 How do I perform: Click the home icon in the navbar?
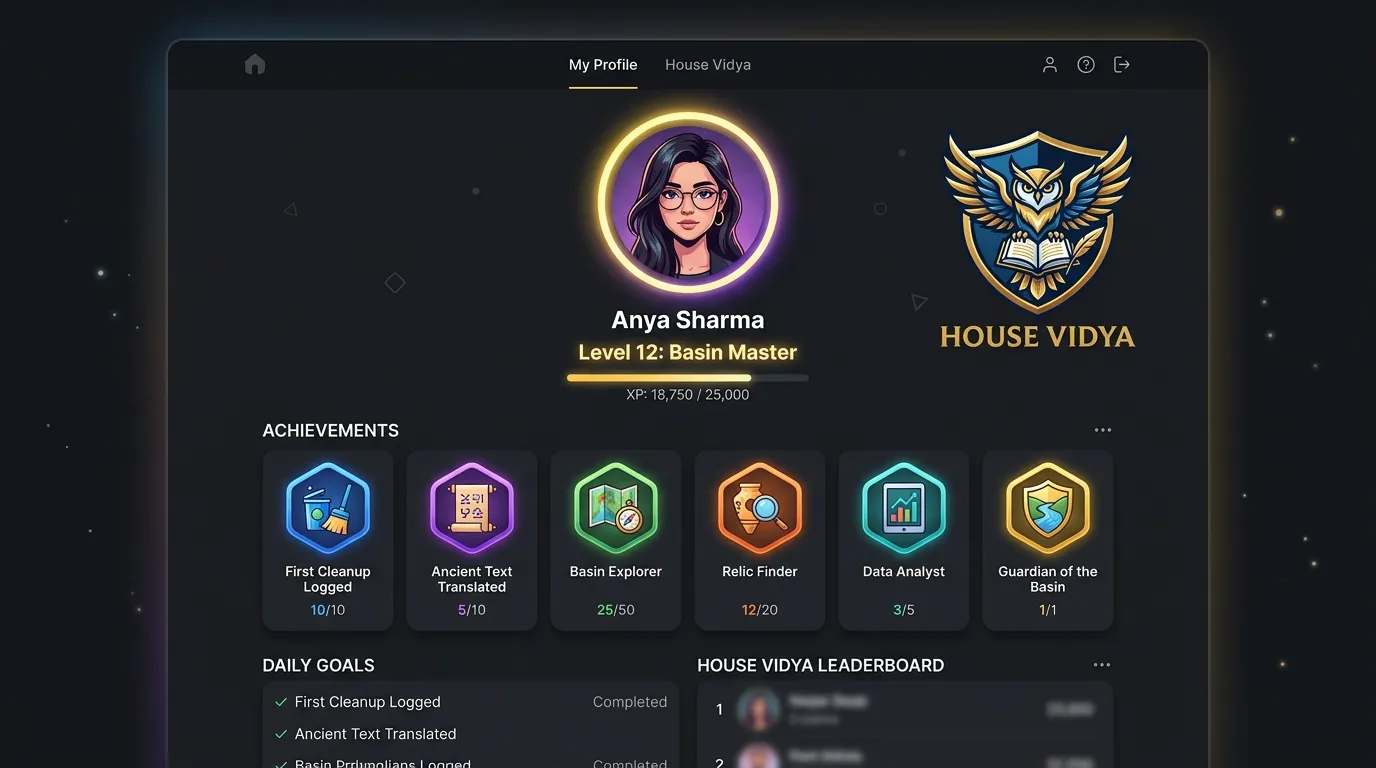[255, 64]
